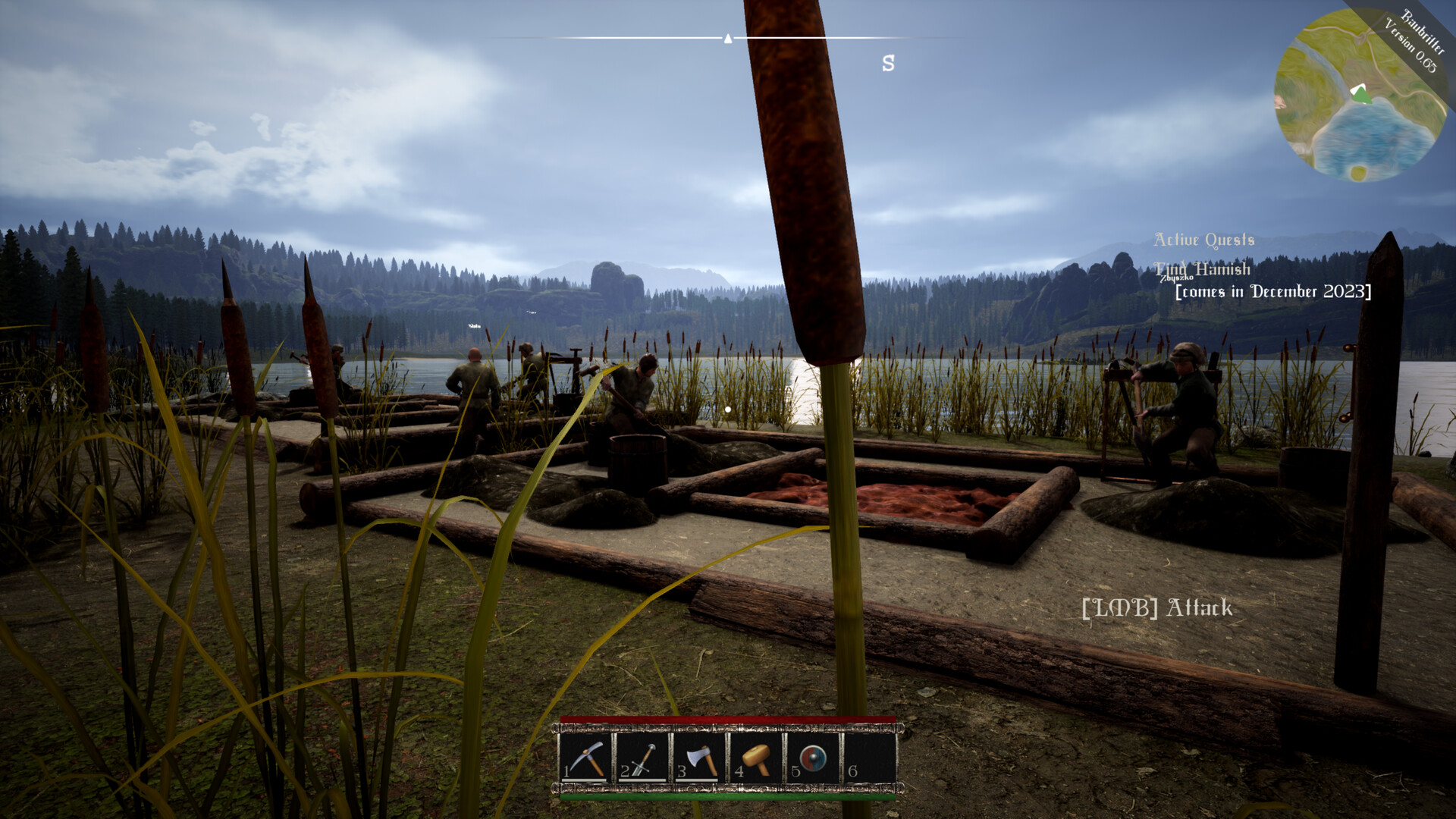Select the axe in hotbar slot 3
Screen dimensions: 1456x819
pyautogui.click(x=700, y=758)
